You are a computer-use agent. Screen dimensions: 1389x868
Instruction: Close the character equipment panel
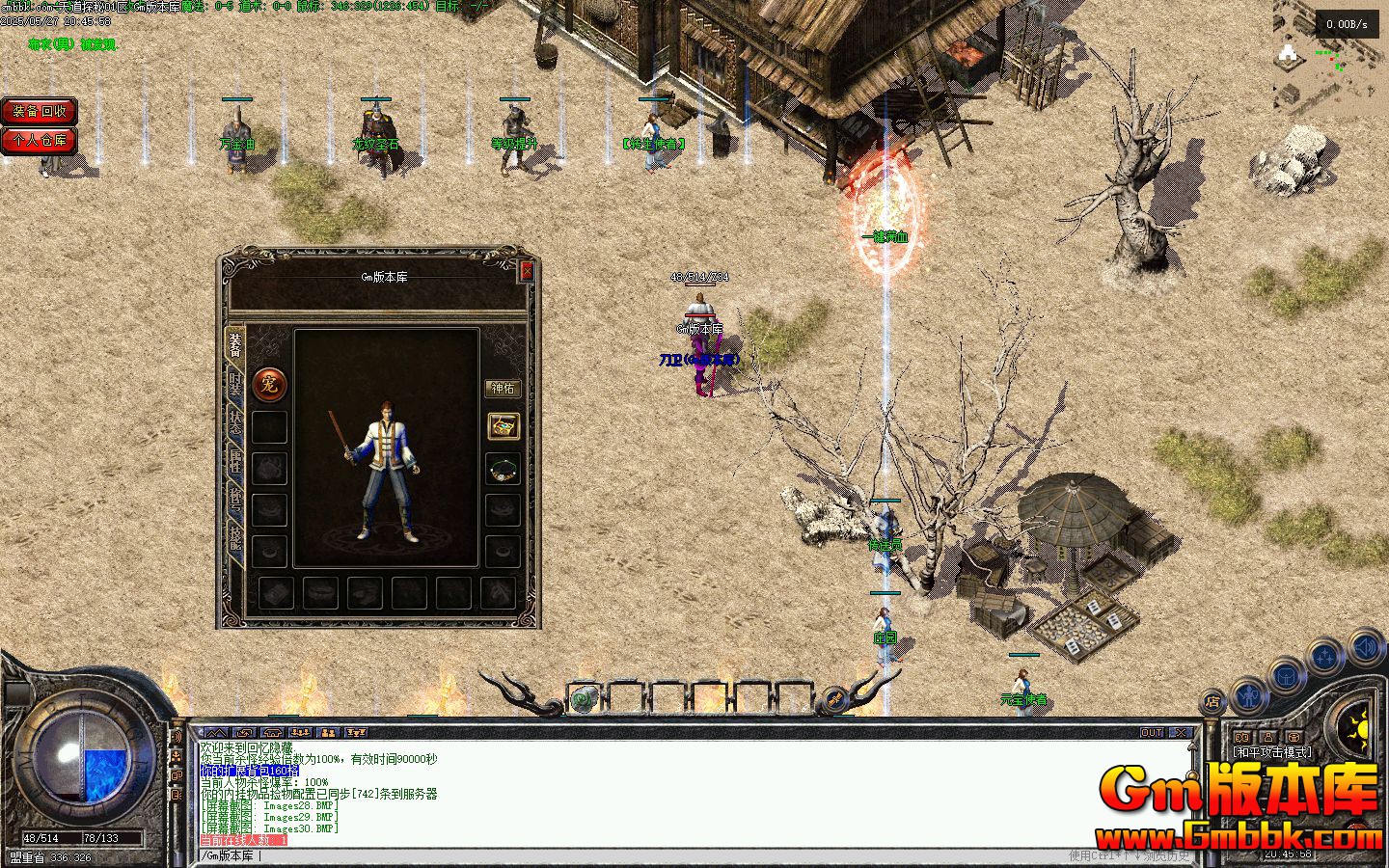coord(527,272)
